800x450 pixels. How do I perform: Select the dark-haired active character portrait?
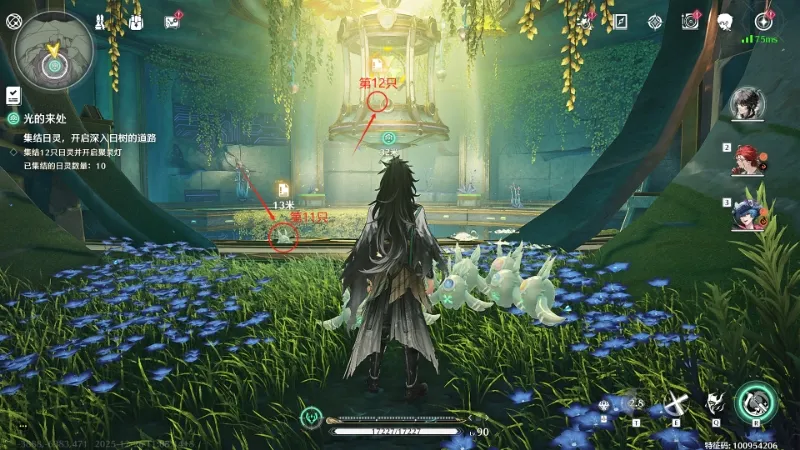(747, 103)
